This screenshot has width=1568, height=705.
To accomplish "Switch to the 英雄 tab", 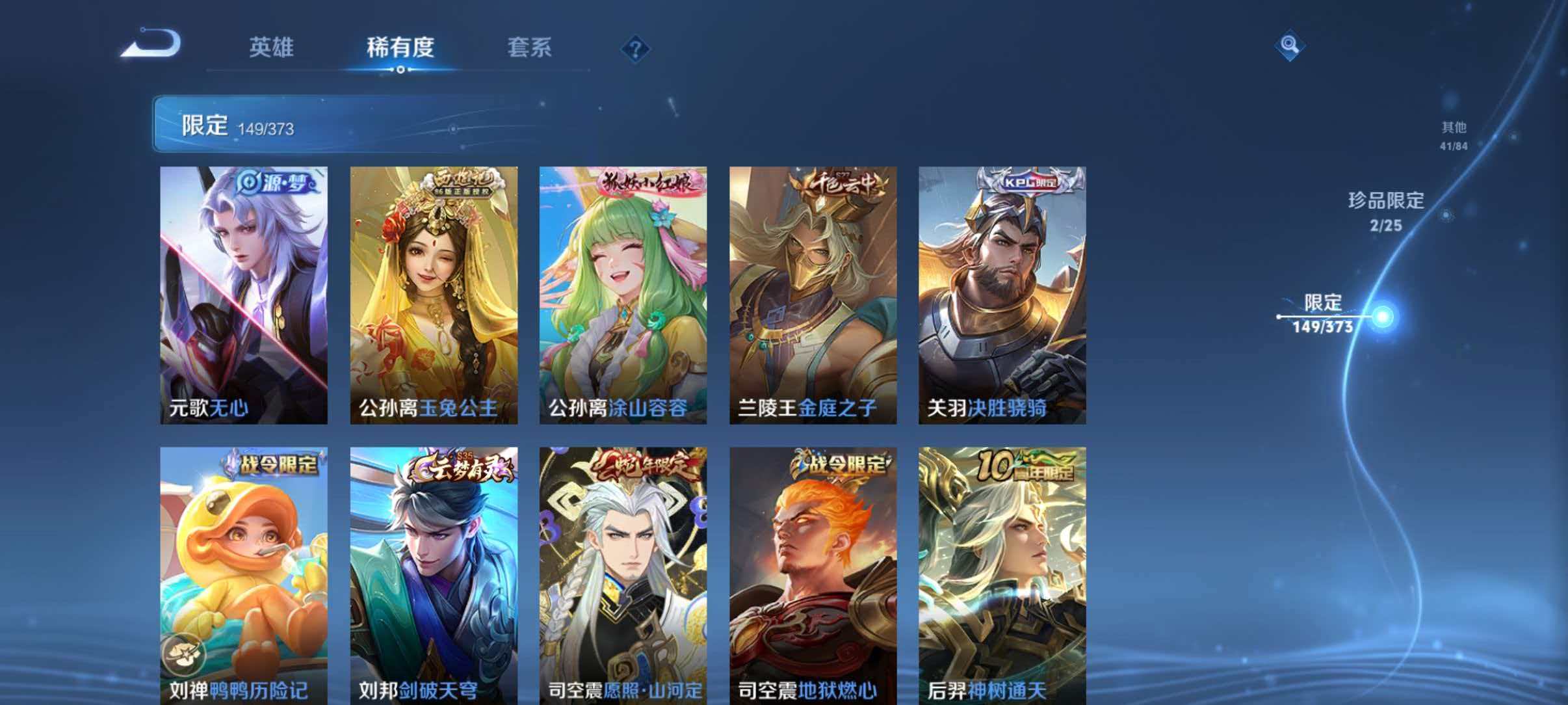I will (x=272, y=47).
